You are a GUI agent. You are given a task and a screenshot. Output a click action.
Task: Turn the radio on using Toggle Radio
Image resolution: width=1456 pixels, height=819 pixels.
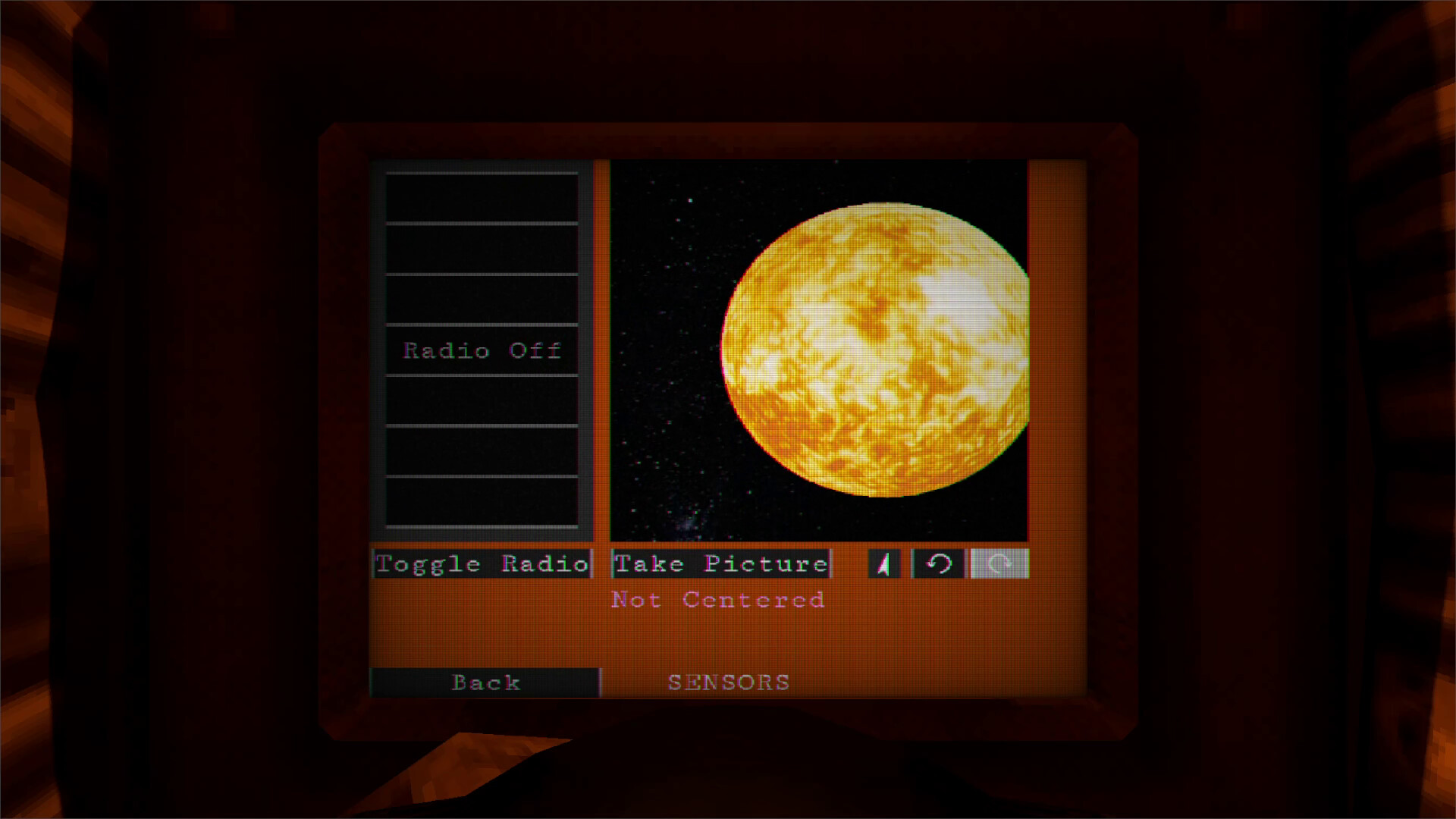click(482, 563)
